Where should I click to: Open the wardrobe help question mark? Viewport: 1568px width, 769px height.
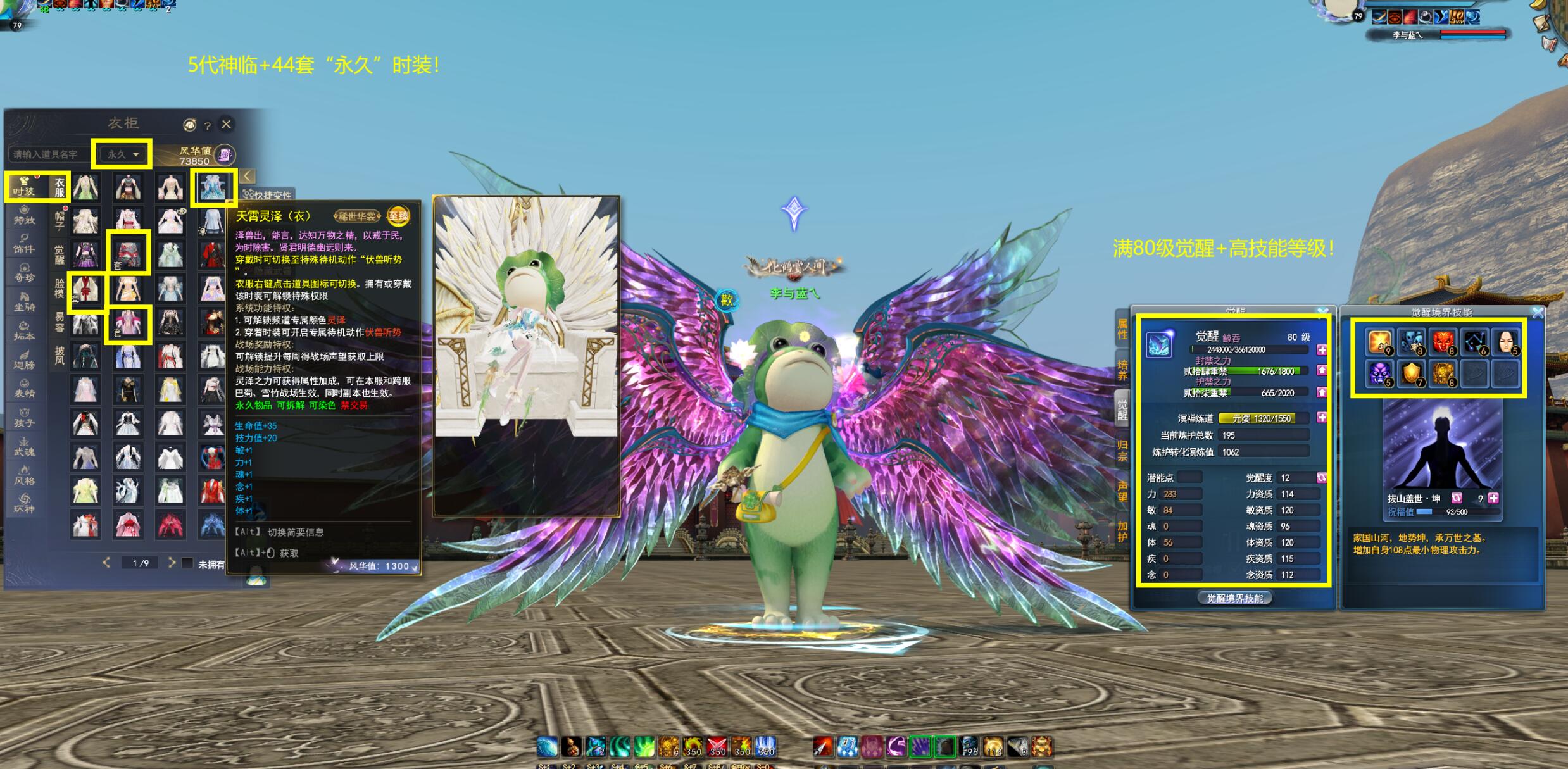(207, 126)
